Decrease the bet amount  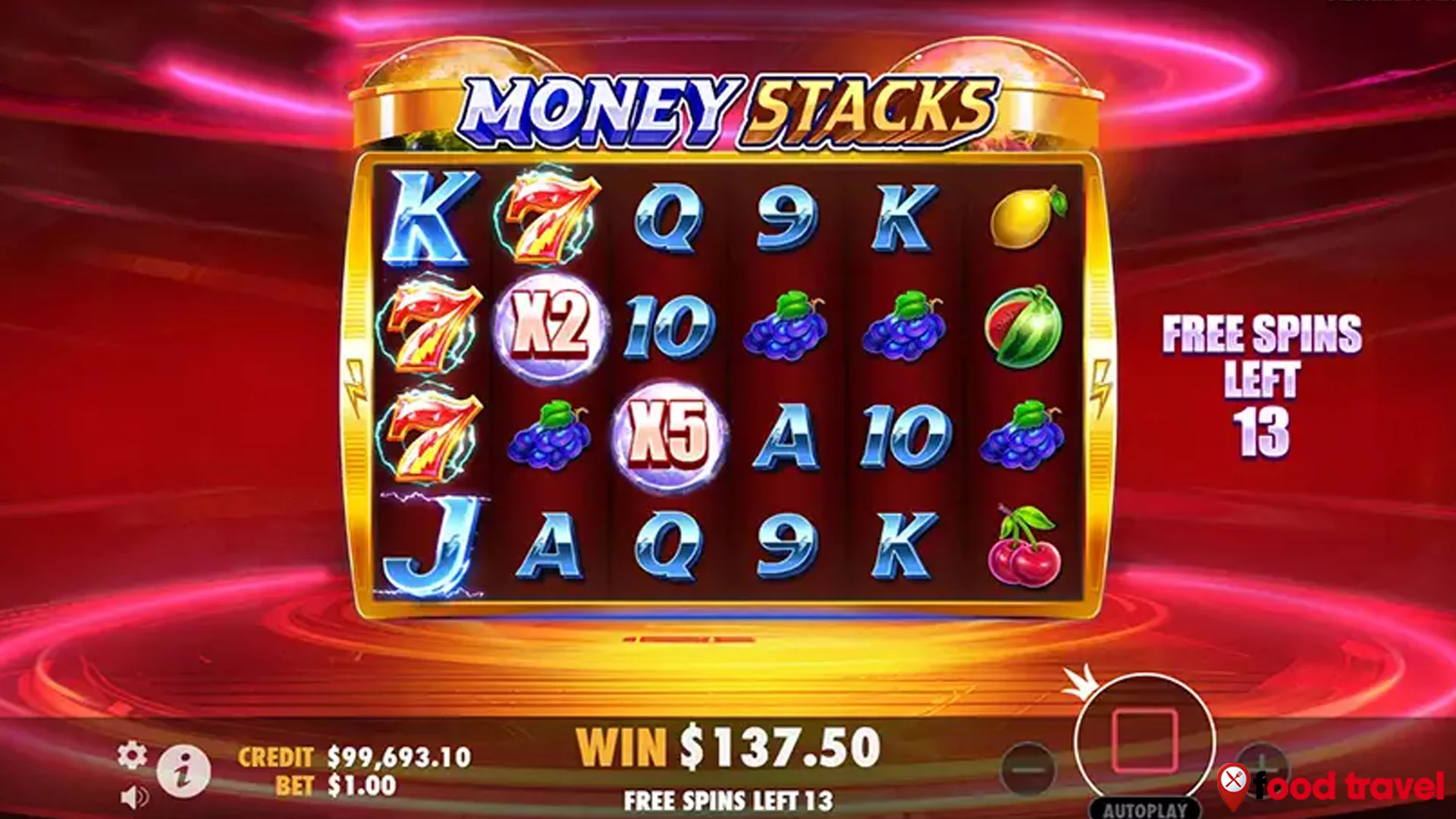pyautogui.click(x=1030, y=767)
